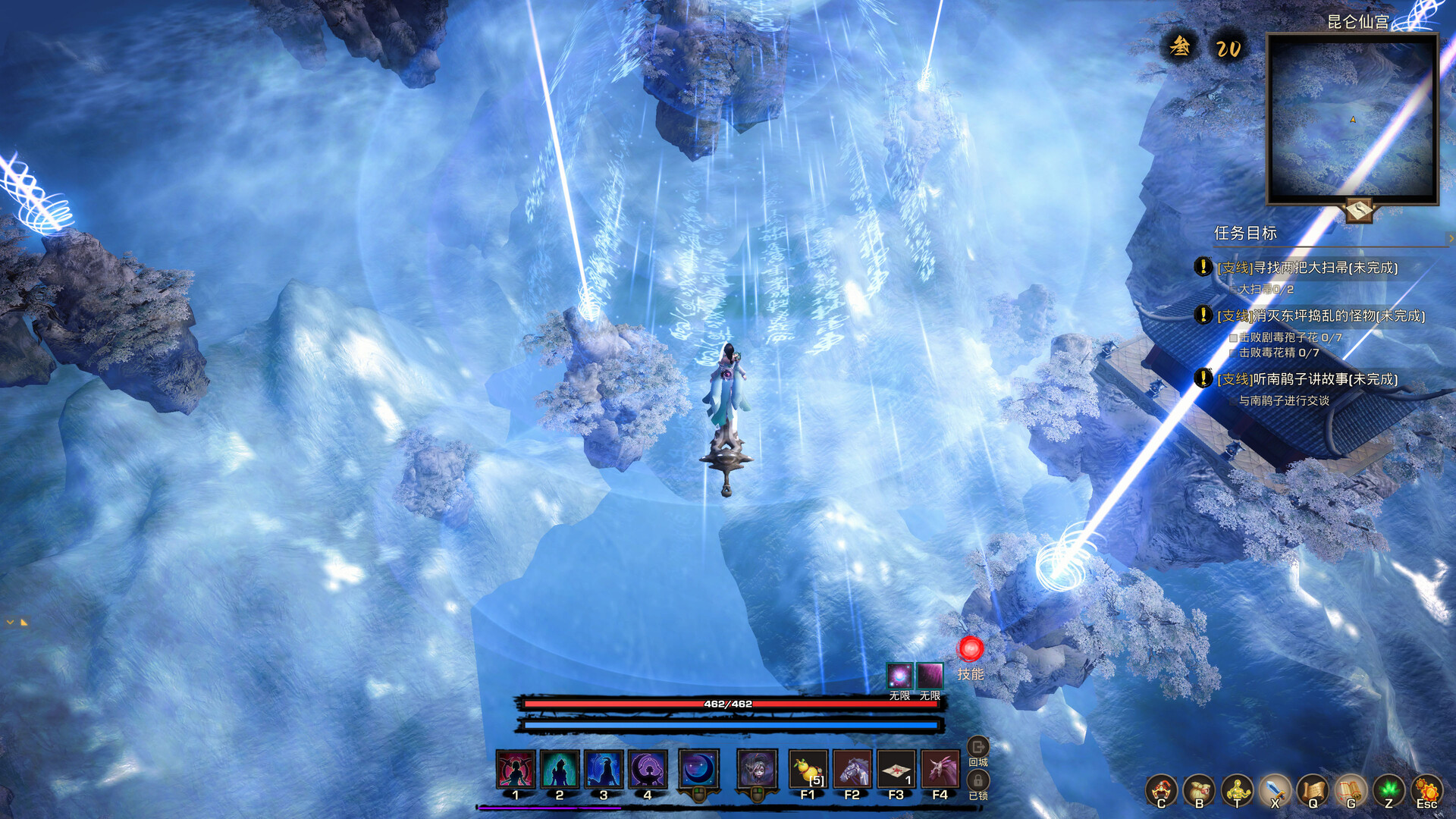Open the bag inventory icon
The image size is (1456, 819).
(x=1199, y=789)
